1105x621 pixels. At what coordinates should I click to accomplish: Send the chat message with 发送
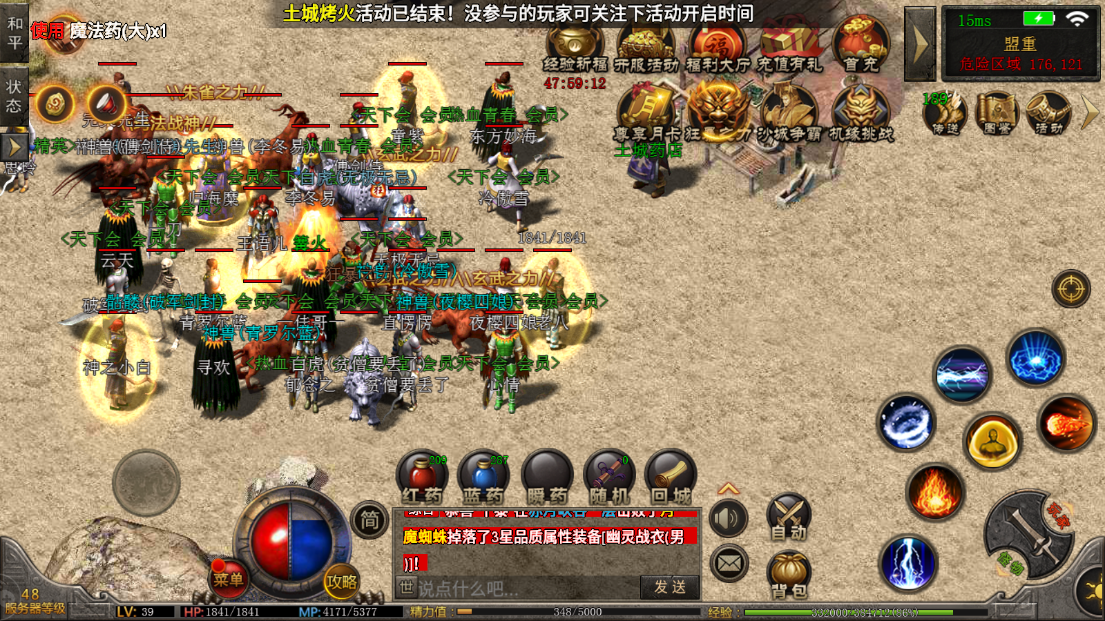[670, 587]
